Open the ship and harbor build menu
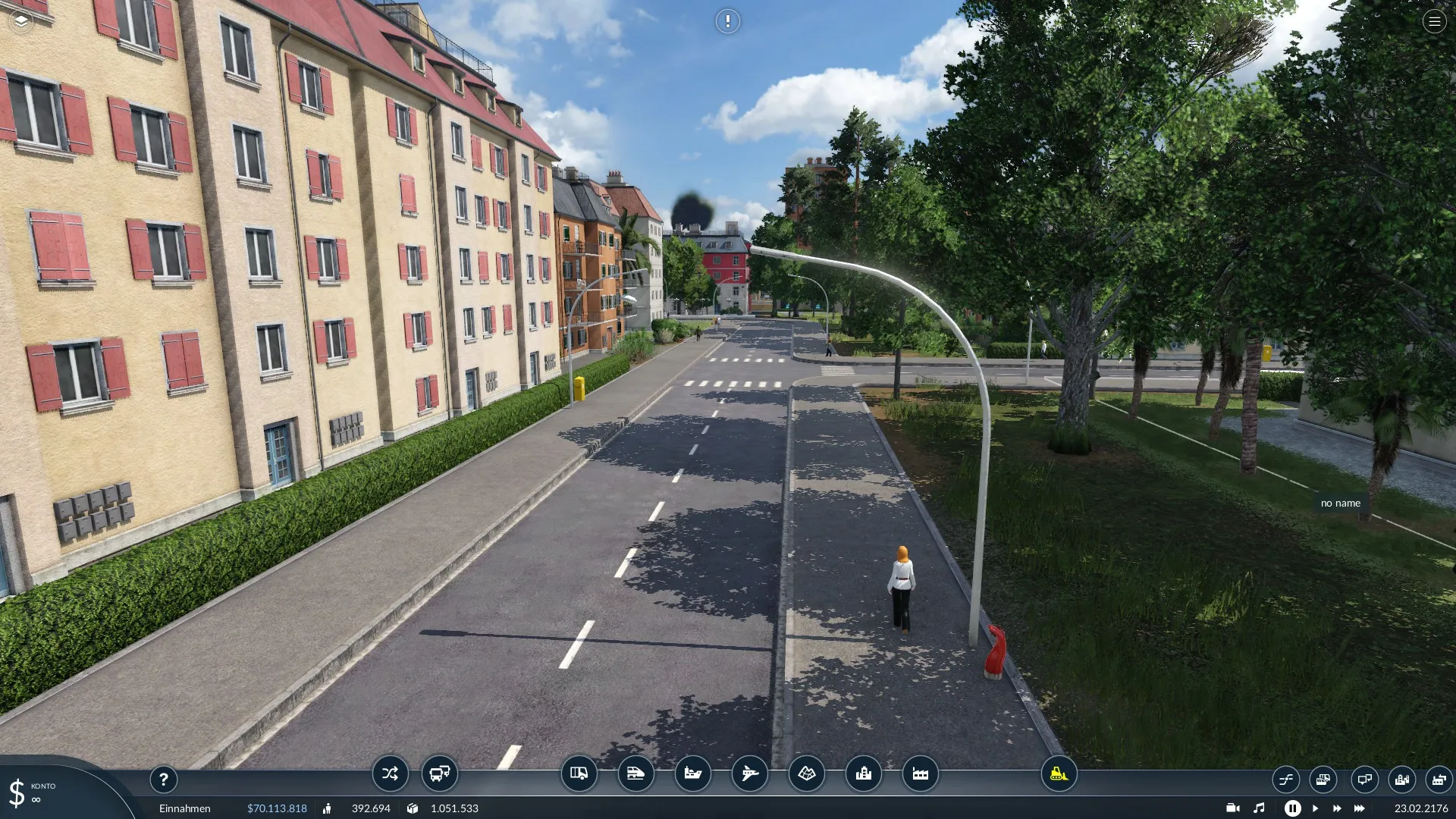This screenshot has width=1456, height=819. 692,773
